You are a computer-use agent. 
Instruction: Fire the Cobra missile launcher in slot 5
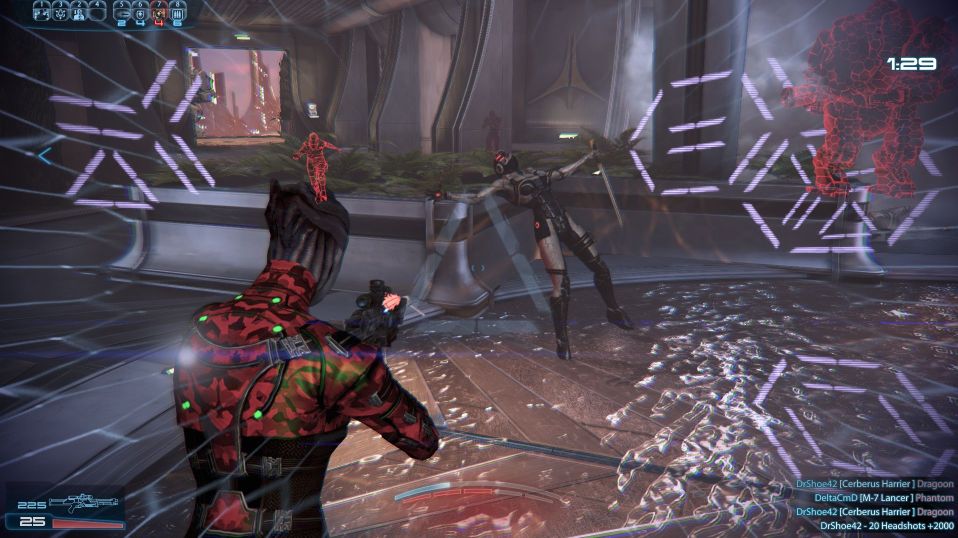pos(122,13)
